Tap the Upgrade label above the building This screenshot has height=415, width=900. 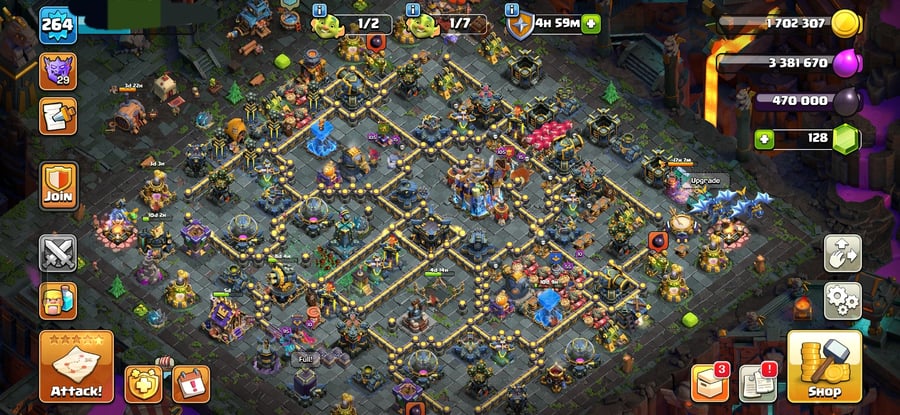[x=704, y=181]
